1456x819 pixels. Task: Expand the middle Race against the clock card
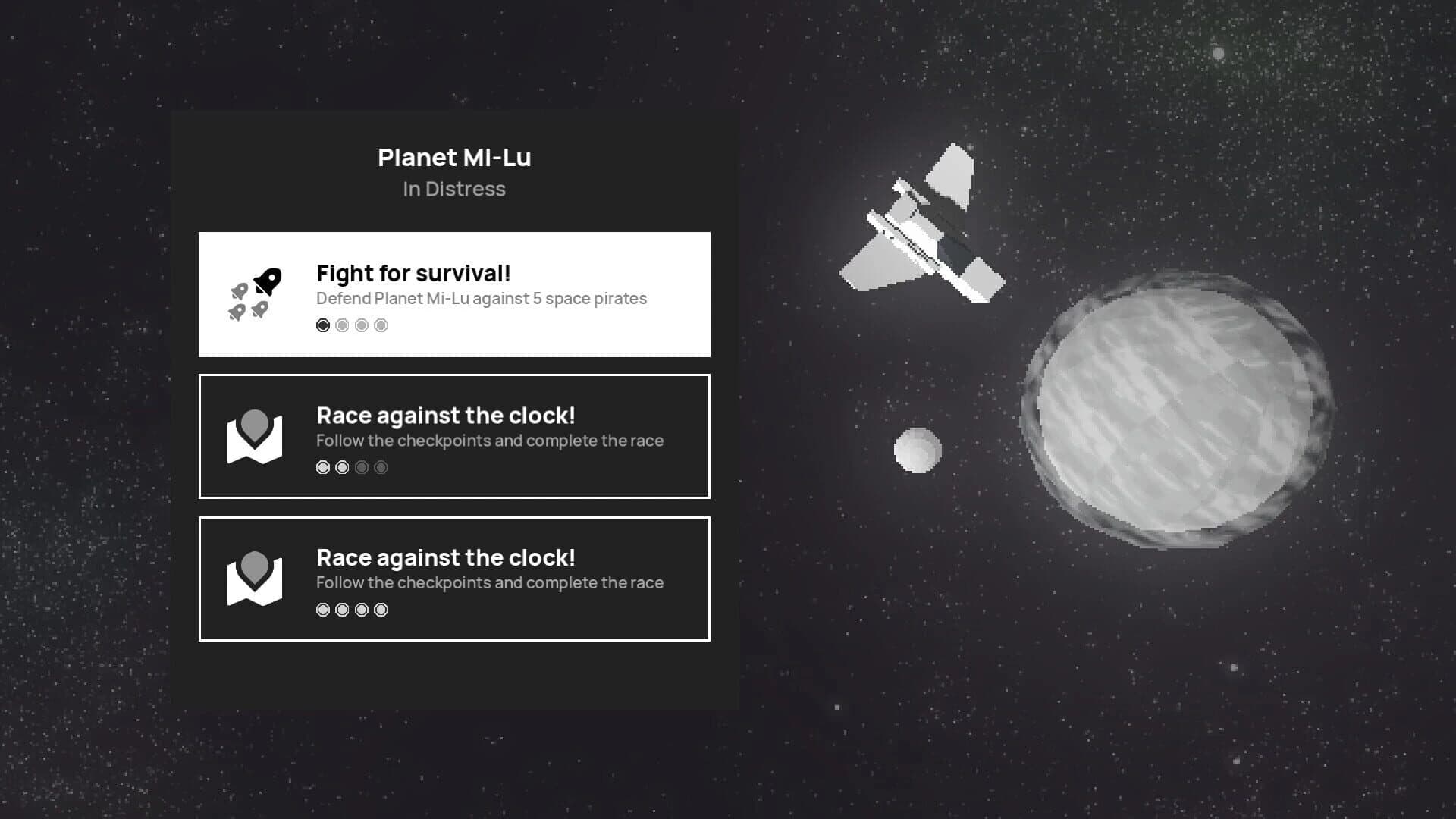coord(453,435)
